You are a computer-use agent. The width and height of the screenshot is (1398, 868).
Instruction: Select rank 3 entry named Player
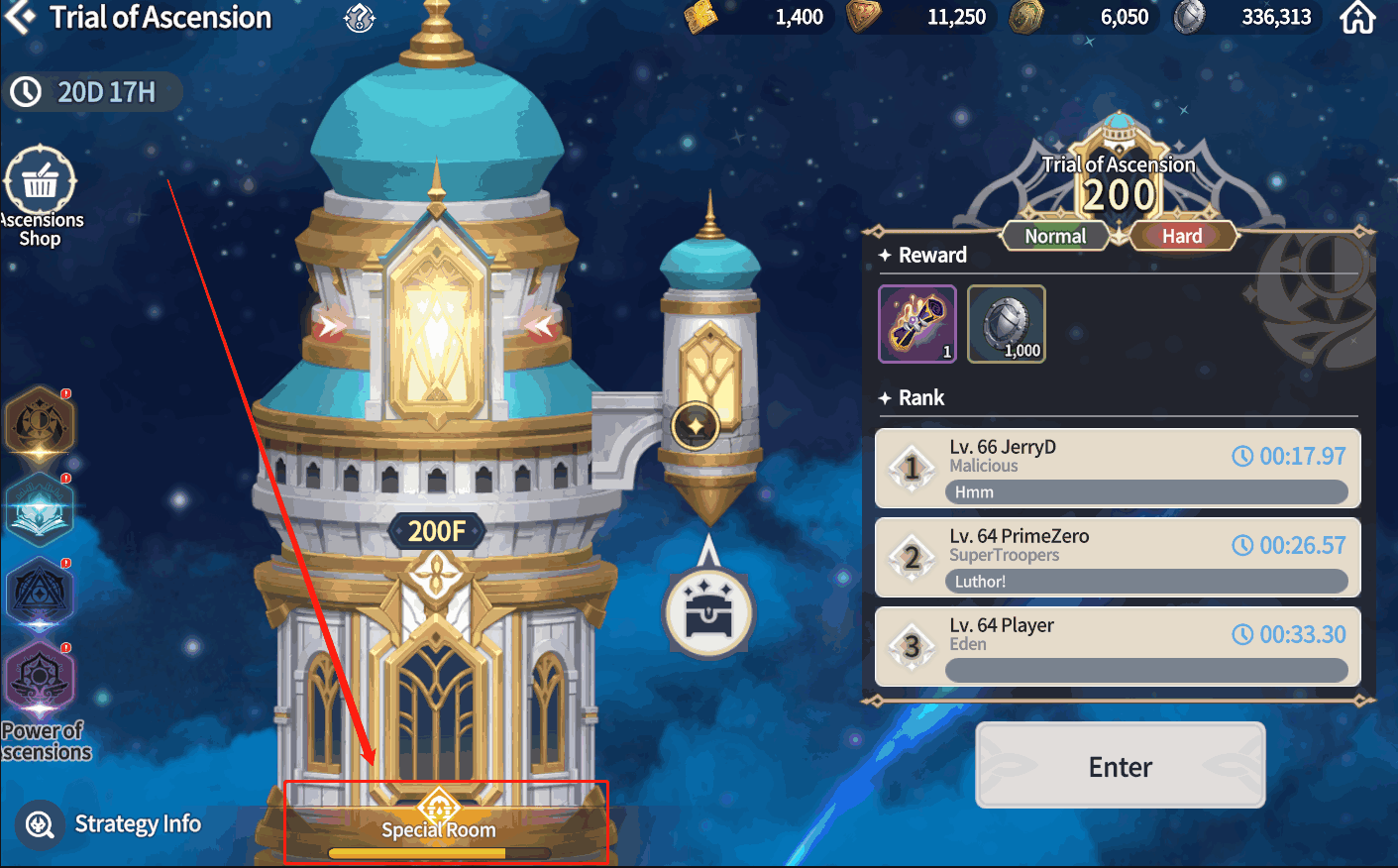tap(1118, 646)
